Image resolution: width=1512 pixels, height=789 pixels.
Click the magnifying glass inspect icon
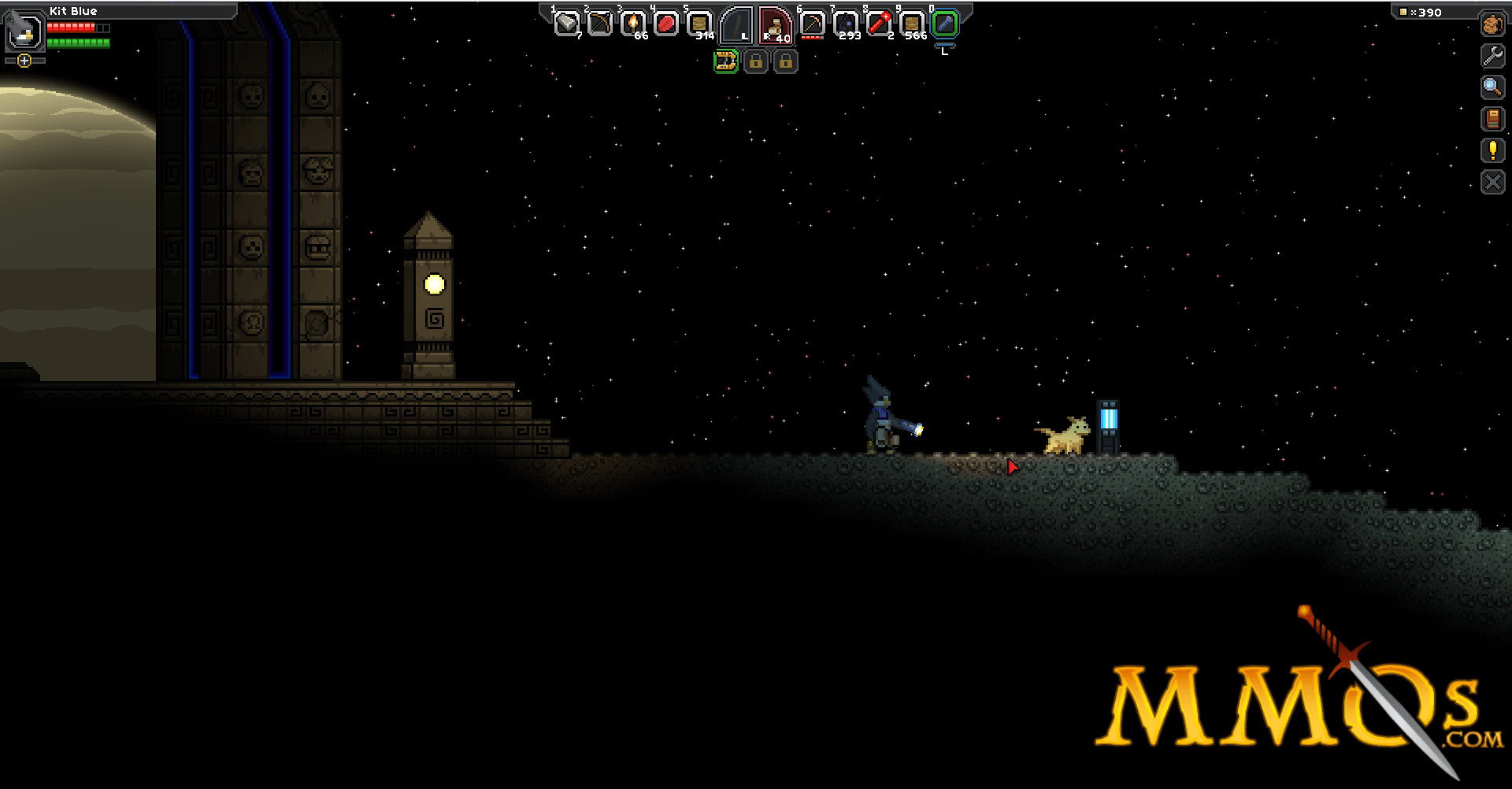click(x=1492, y=87)
